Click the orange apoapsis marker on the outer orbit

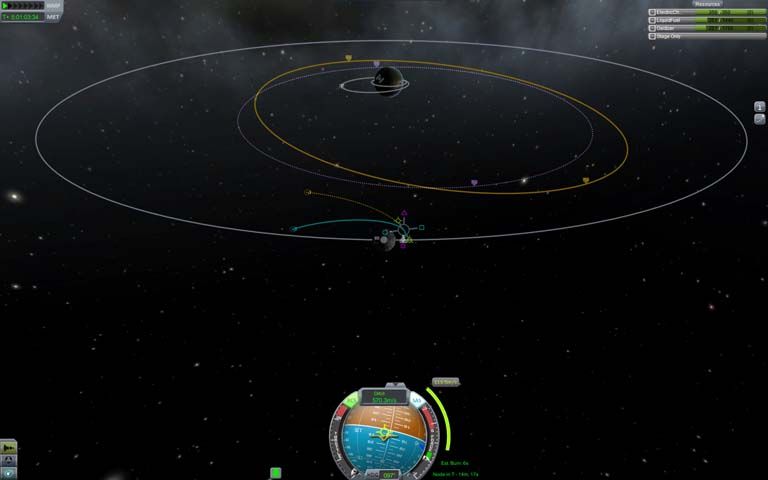(x=348, y=58)
